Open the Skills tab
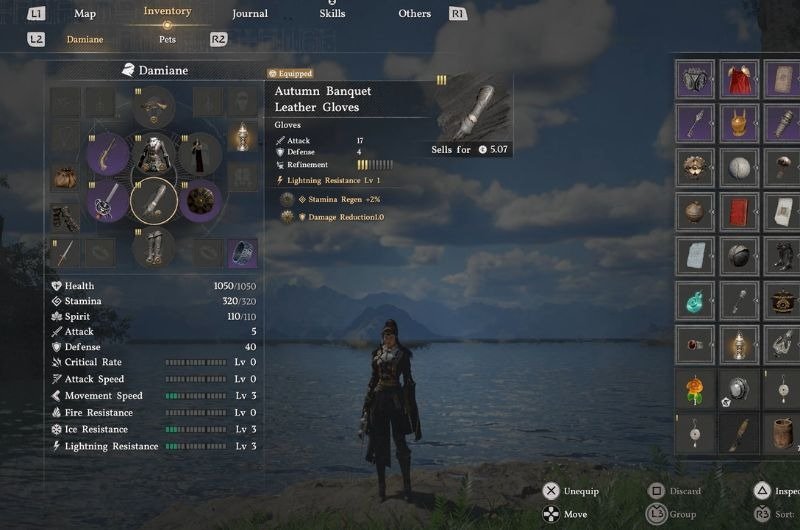The image size is (800, 530). (332, 14)
